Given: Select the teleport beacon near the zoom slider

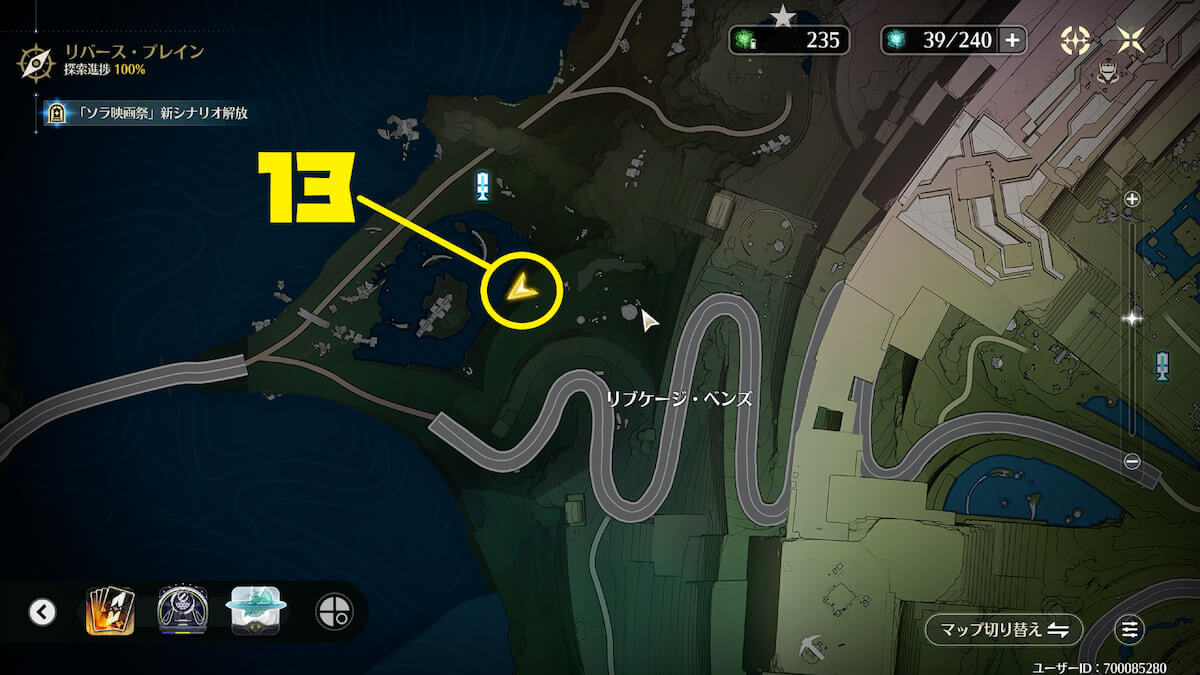Looking at the screenshot, I should [1162, 366].
